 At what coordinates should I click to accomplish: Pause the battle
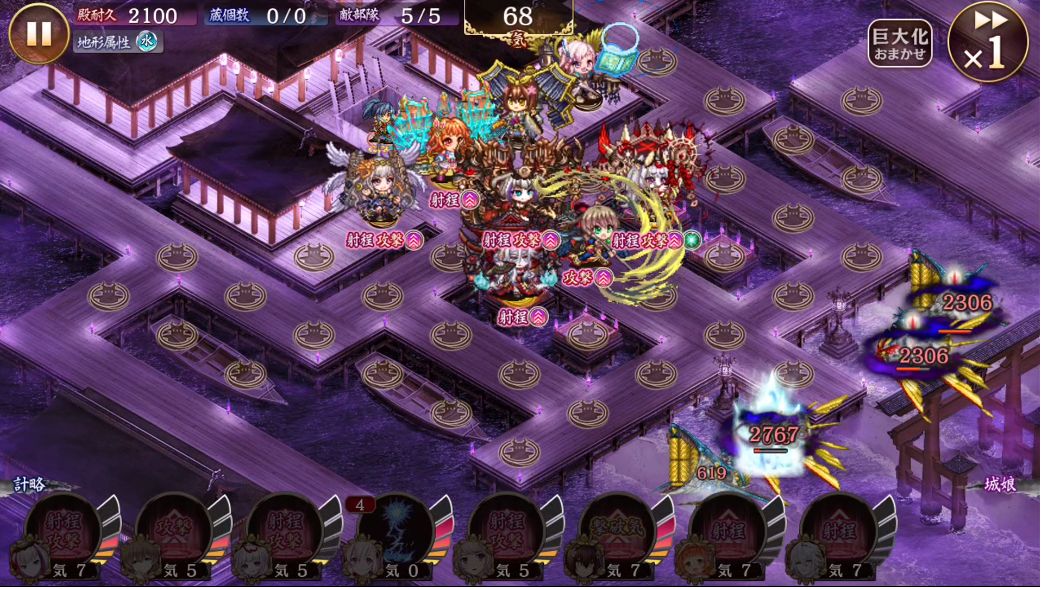coord(39,33)
